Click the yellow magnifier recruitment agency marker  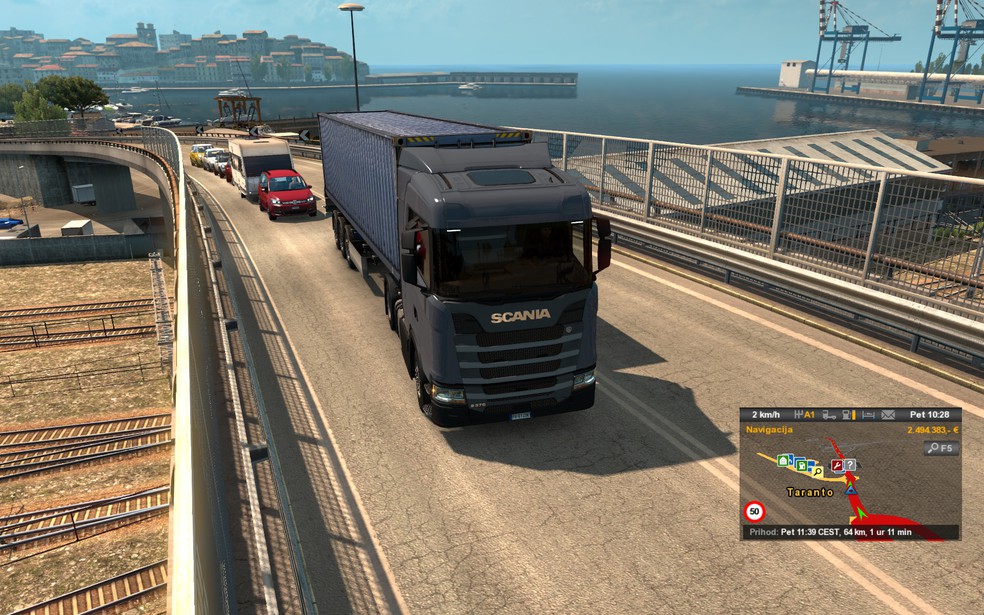(x=817, y=470)
